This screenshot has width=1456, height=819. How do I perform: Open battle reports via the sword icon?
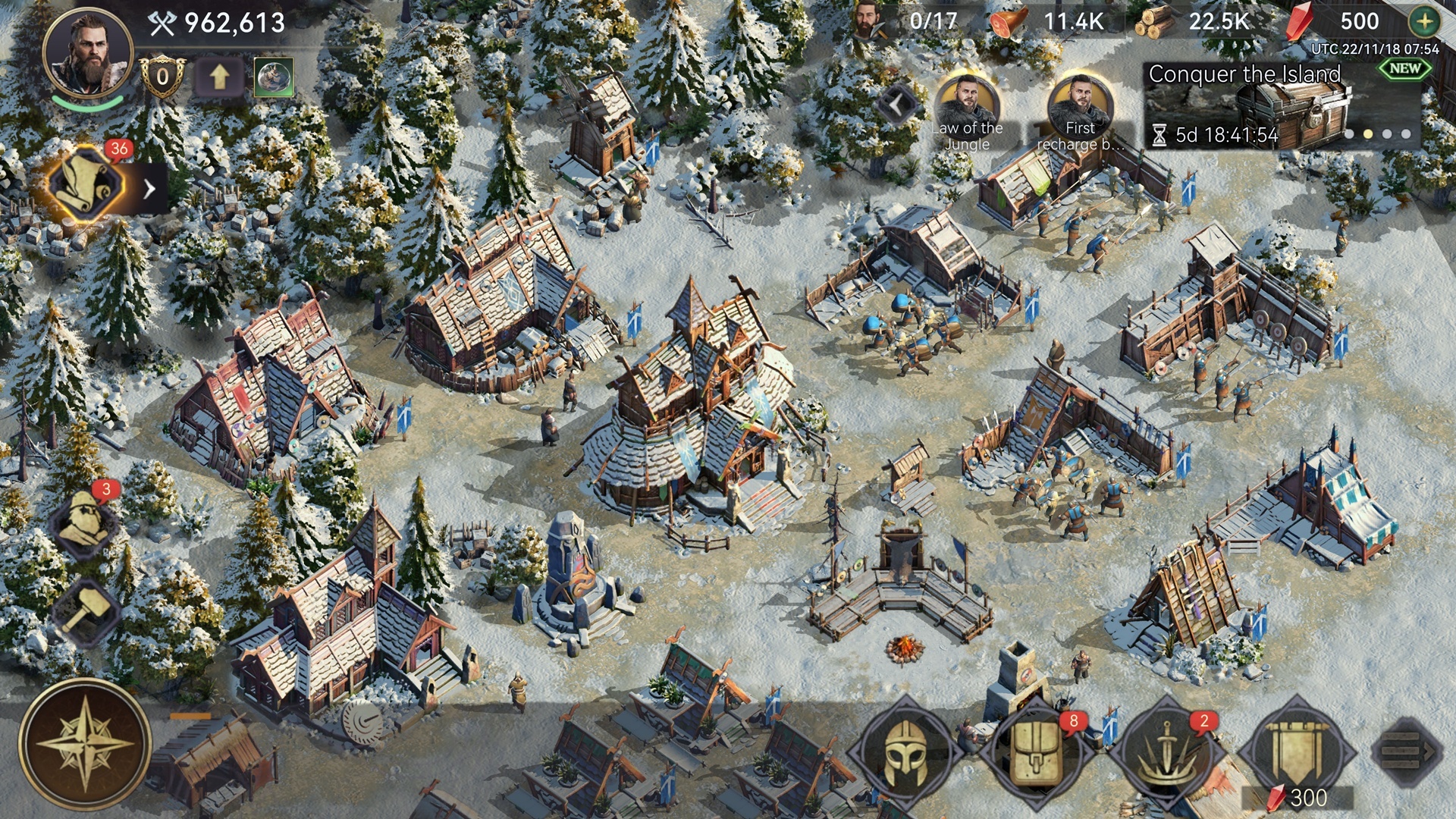tap(1168, 752)
